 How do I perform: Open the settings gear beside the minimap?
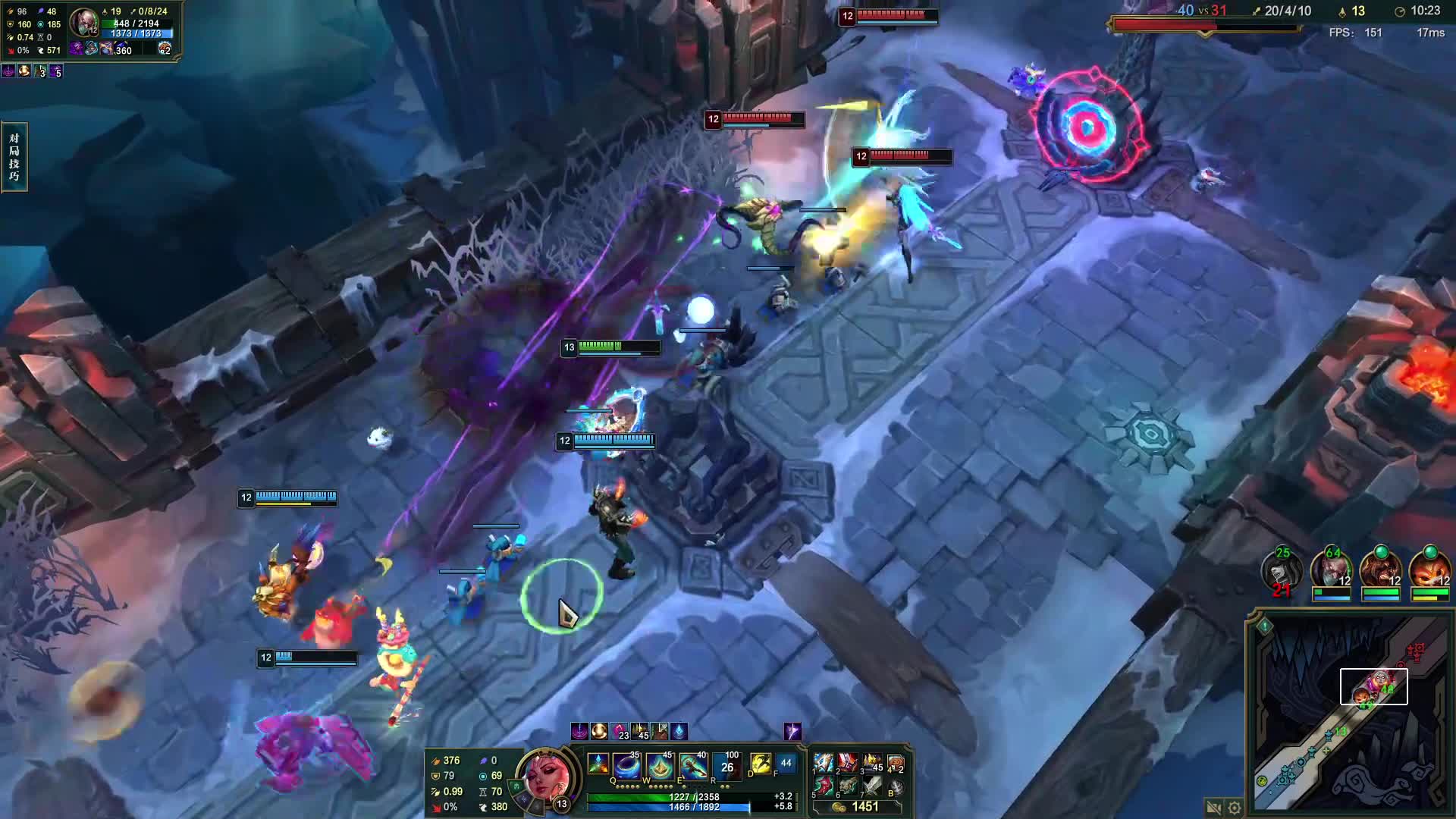pos(1235,808)
